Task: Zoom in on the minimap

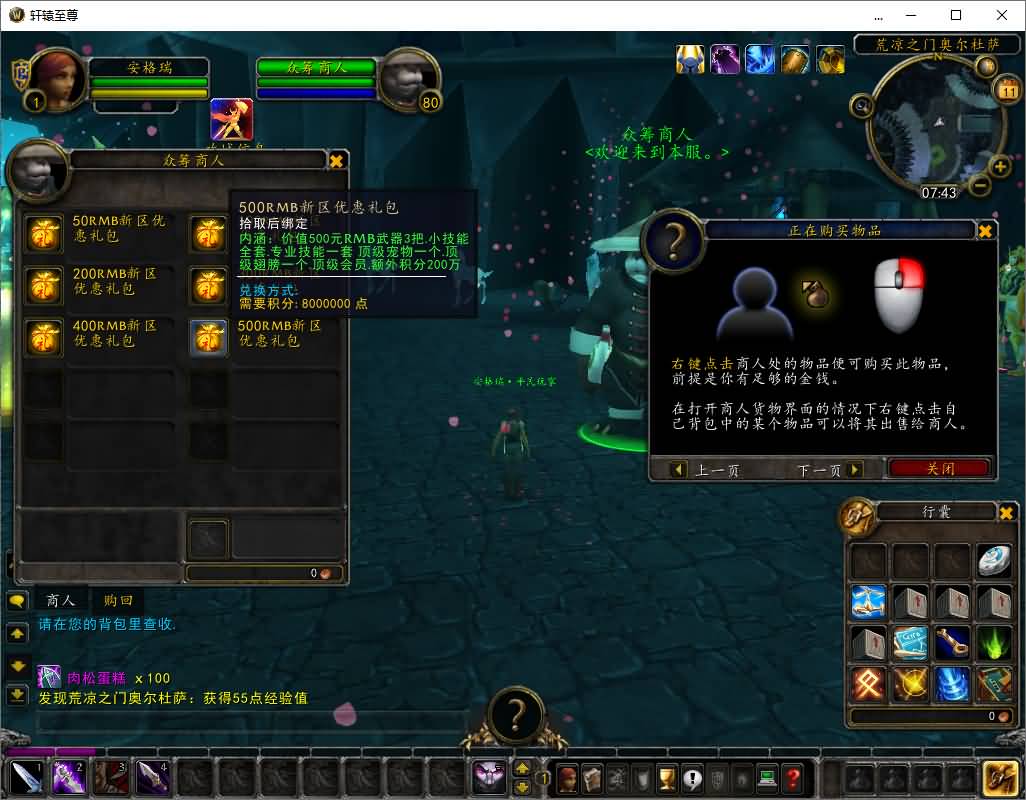Action: click(999, 166)
